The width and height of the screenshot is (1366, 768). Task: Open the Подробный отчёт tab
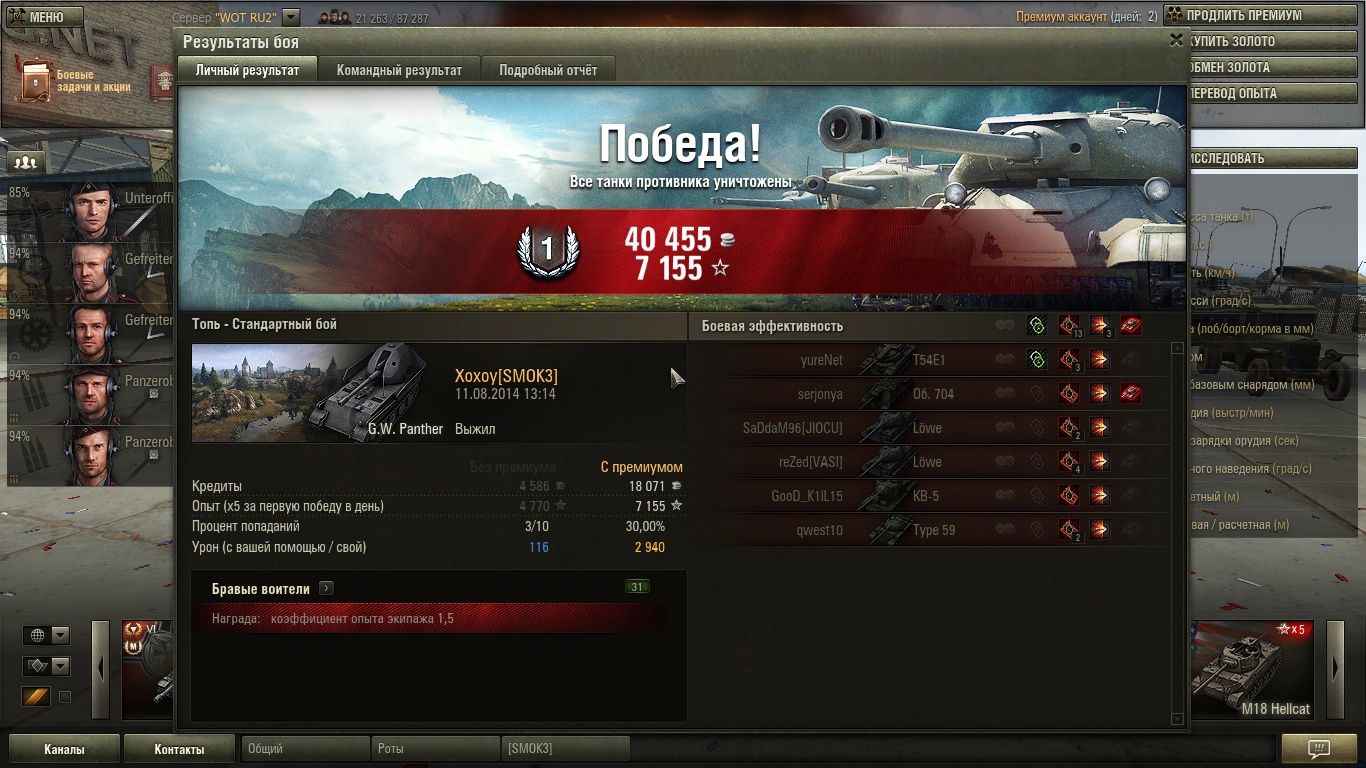click(548, 70)
